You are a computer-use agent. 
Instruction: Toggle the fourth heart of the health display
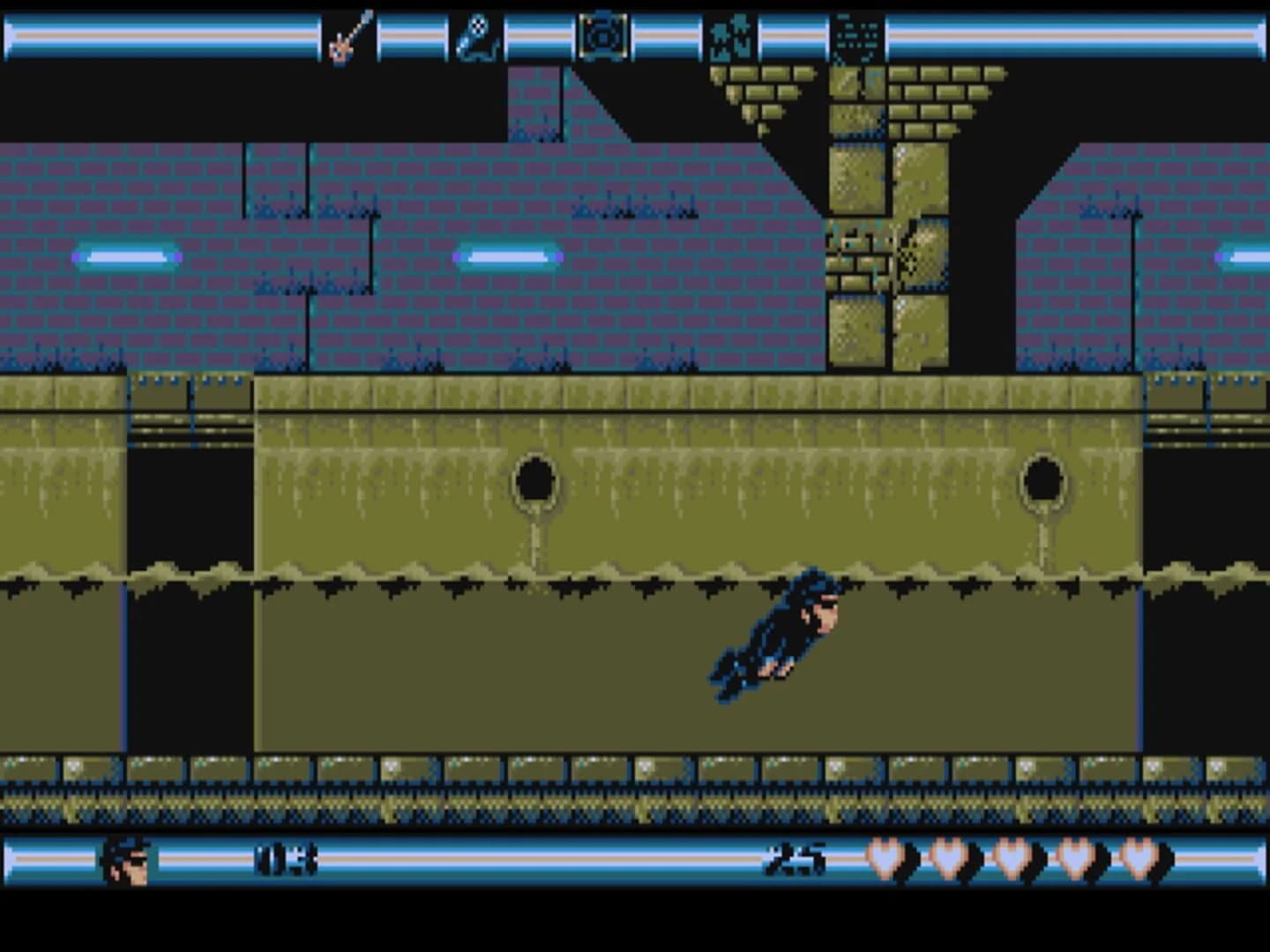(x=1075, y=857)
